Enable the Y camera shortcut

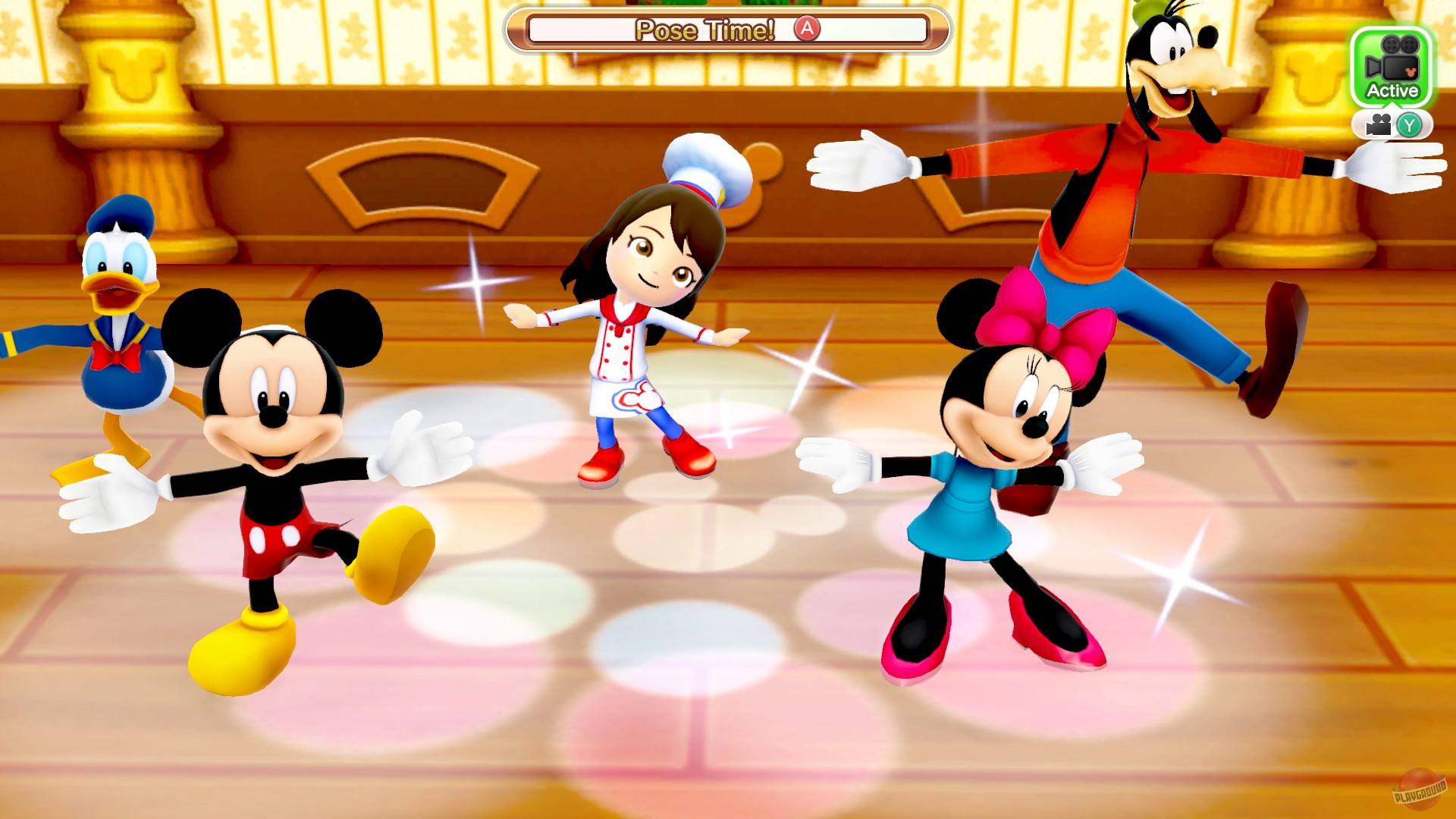click(x=1410, y=124)
